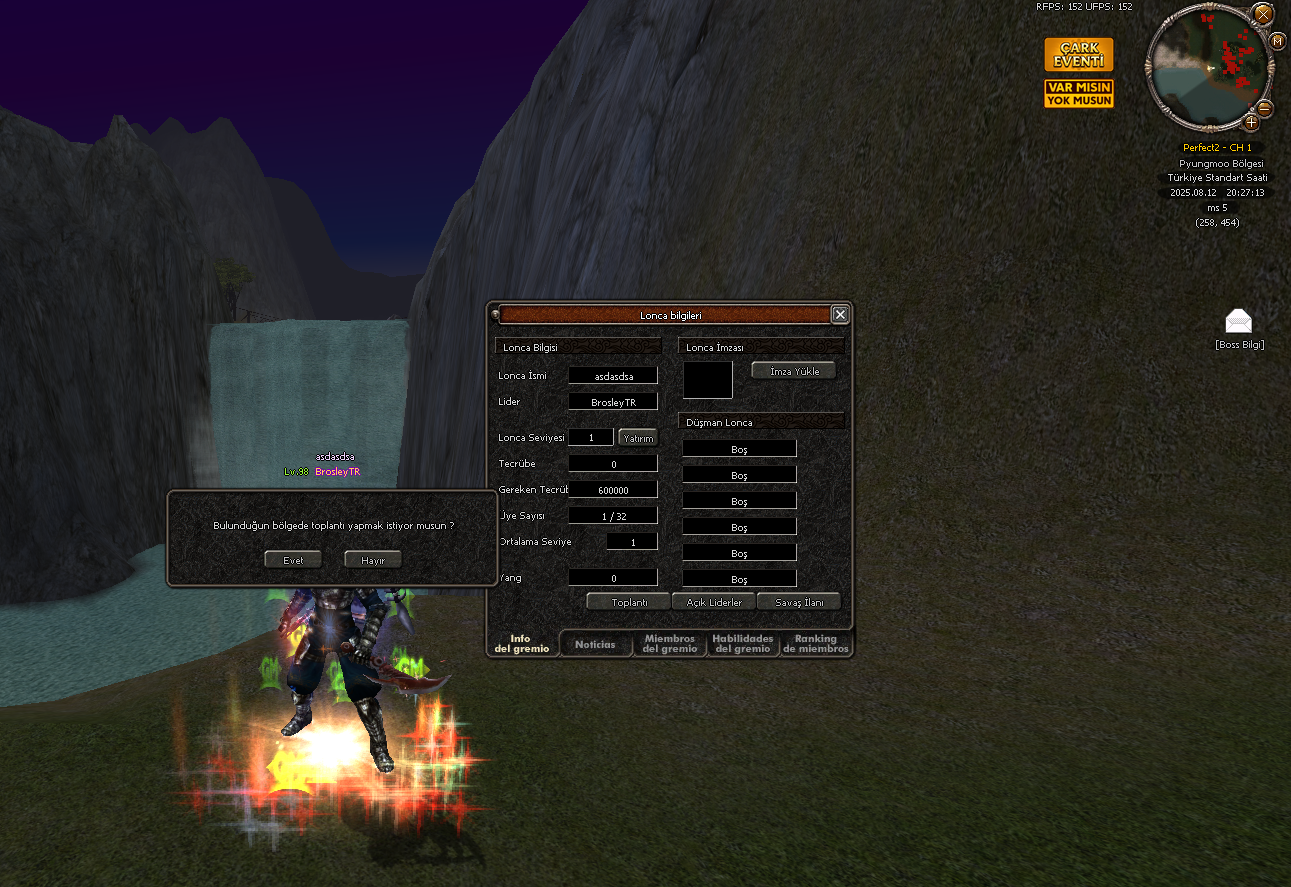Select the Ranking de miembros tab

[x=816, y=644]
